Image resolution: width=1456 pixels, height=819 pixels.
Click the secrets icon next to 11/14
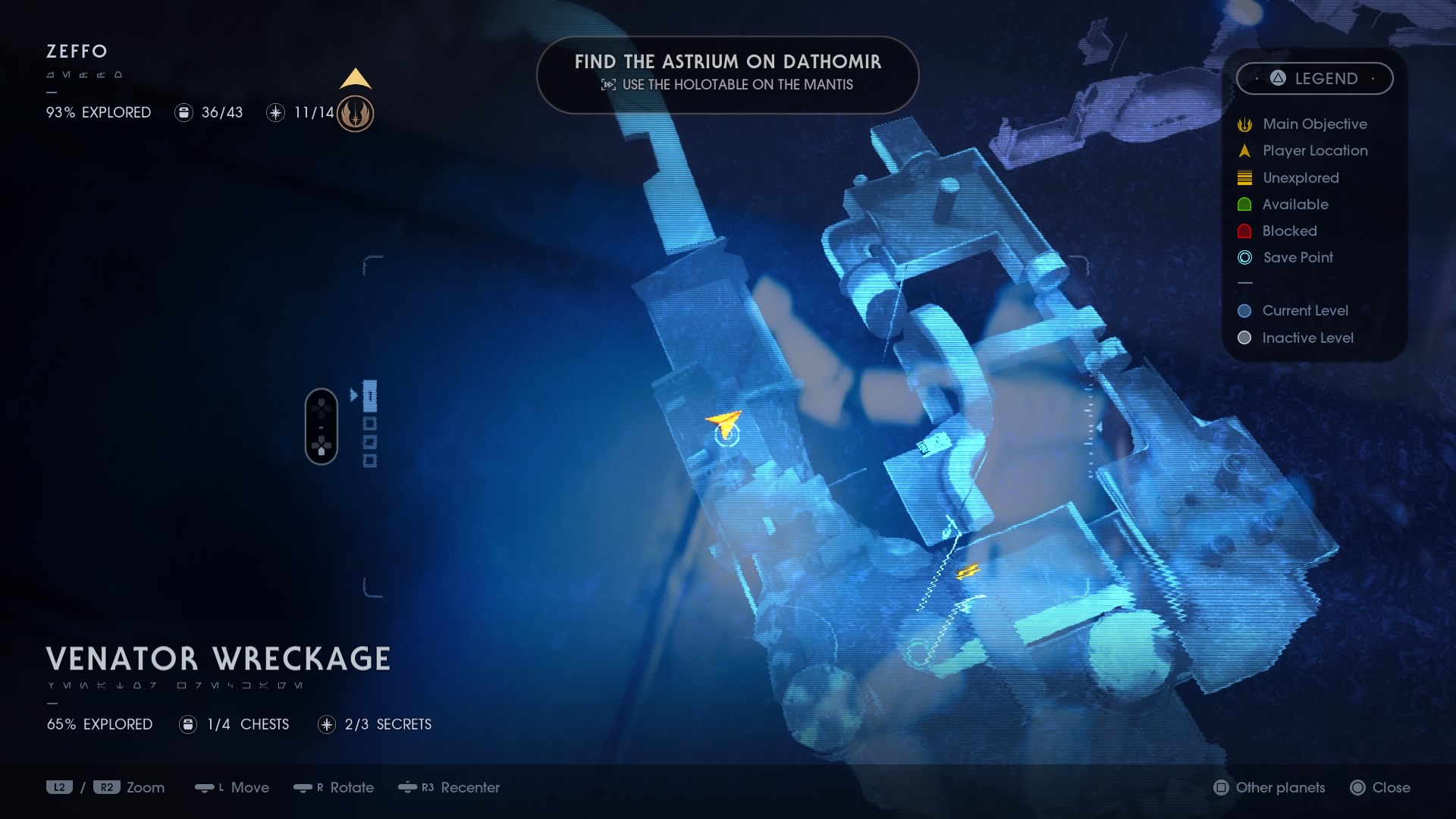275,112
